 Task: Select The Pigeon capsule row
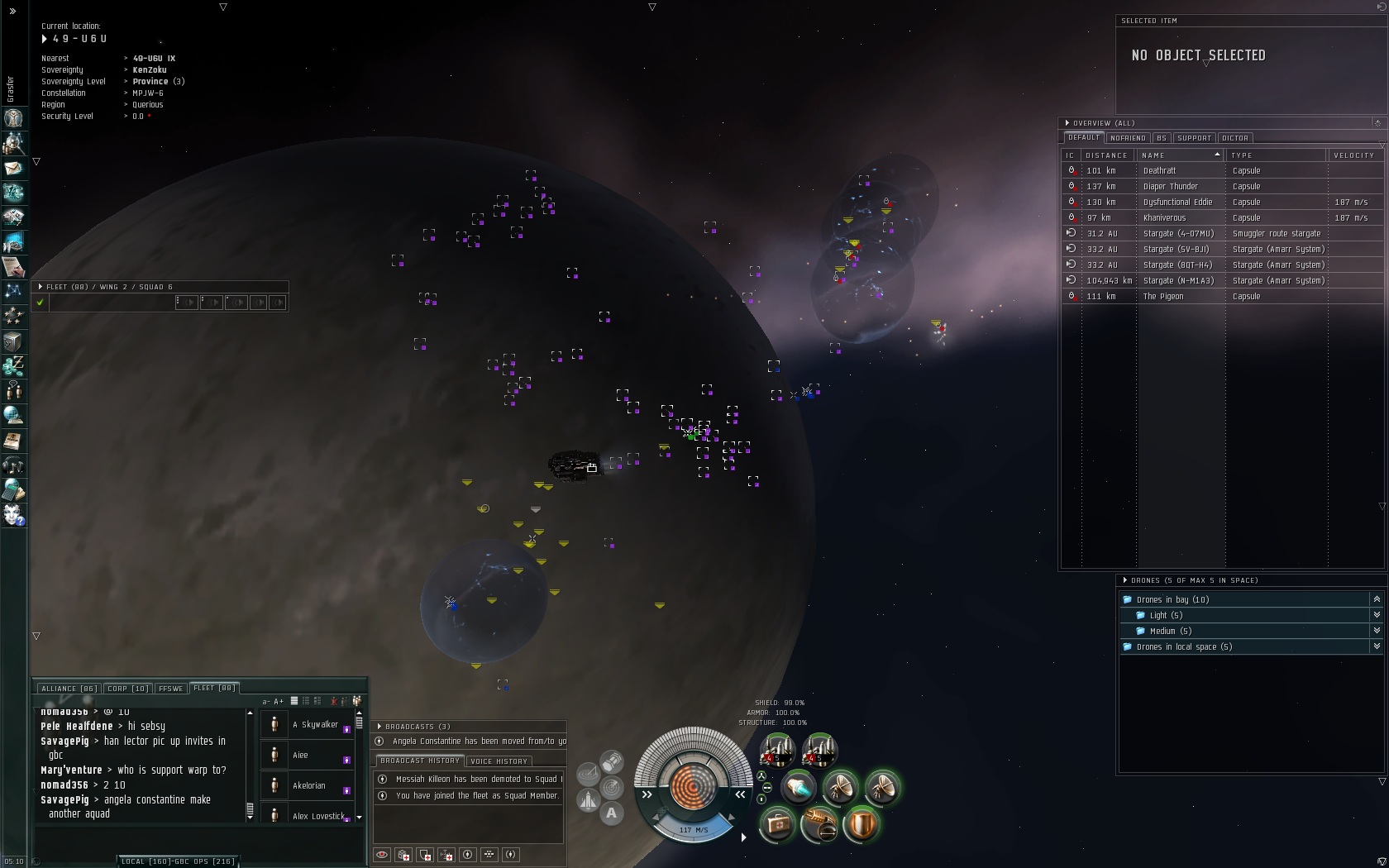point(1162,297)
